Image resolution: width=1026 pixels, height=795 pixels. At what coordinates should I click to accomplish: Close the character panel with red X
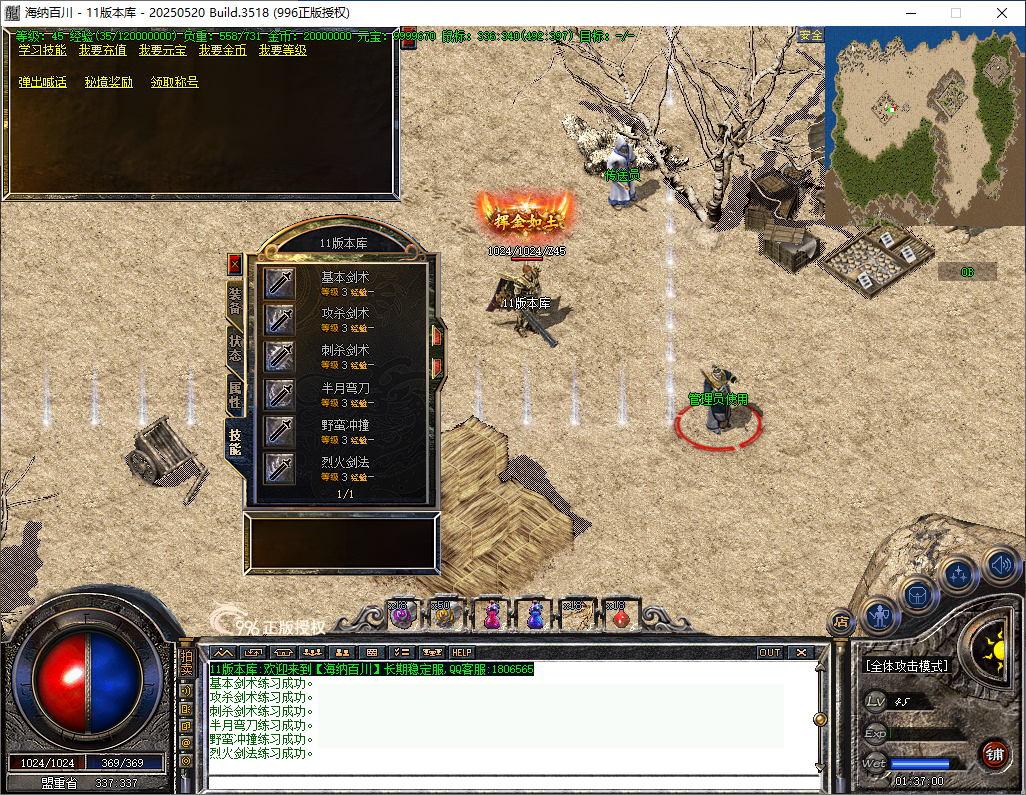[x=235, y=264]
